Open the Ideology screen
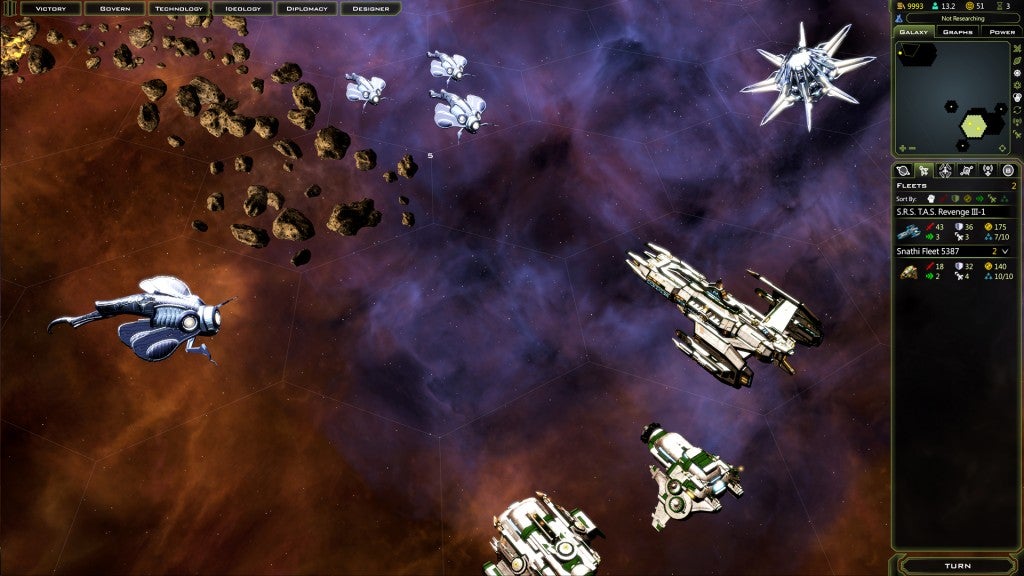The width and height of the screenshot is (1024, 576). tap(243, 9)
